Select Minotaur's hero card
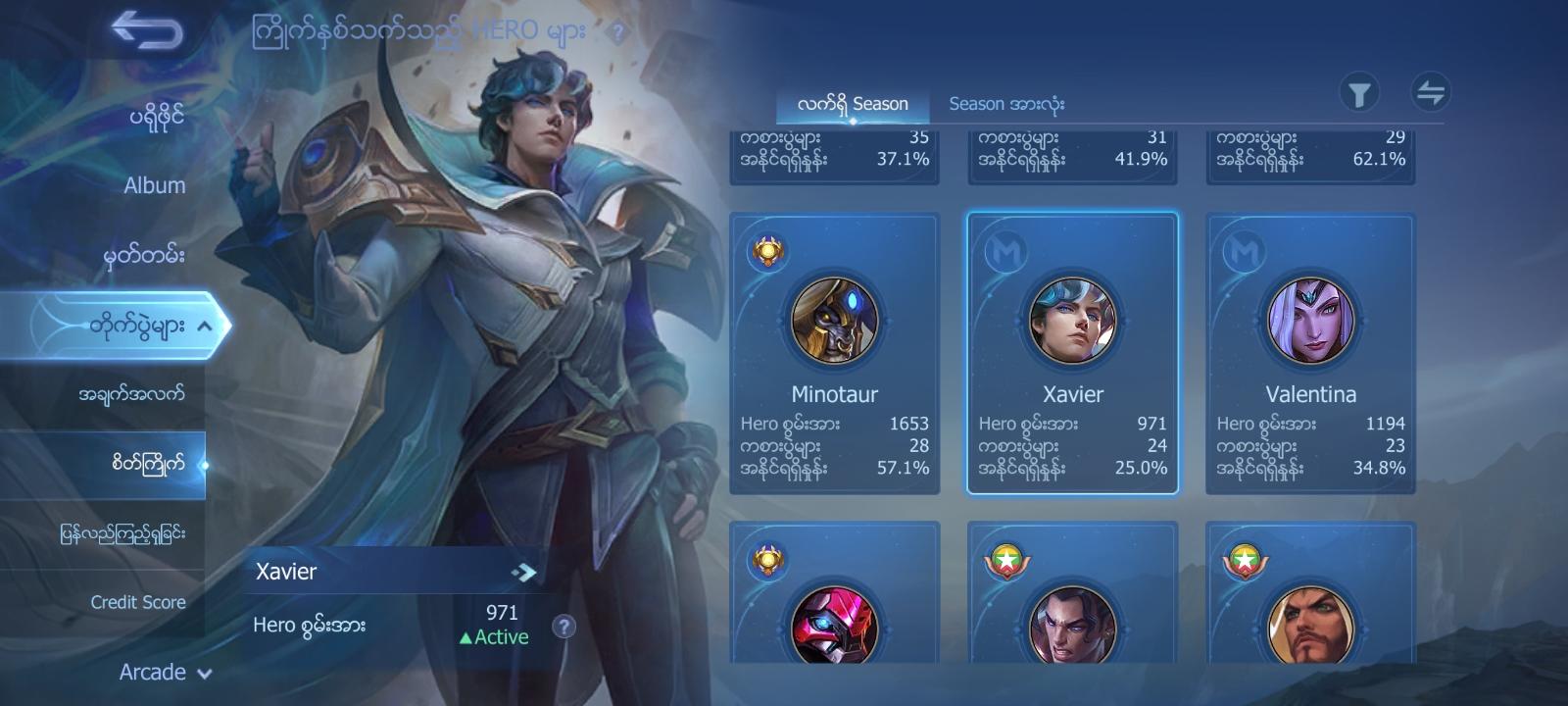 click(835, 353)
